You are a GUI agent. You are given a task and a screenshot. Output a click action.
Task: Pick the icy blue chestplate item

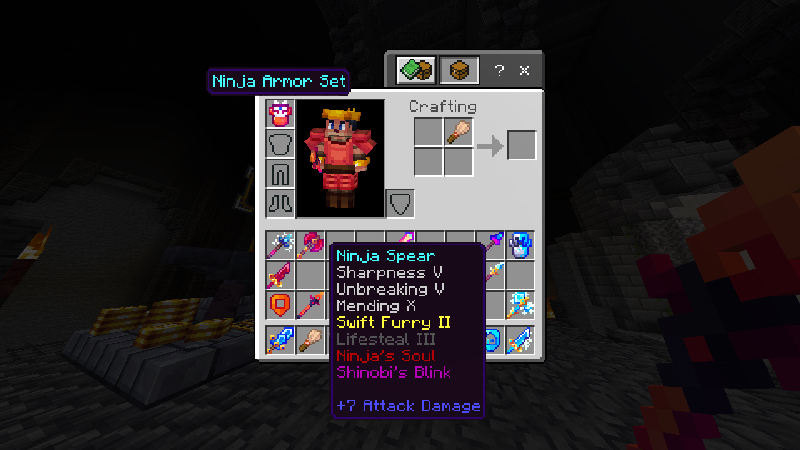[520, 245]
